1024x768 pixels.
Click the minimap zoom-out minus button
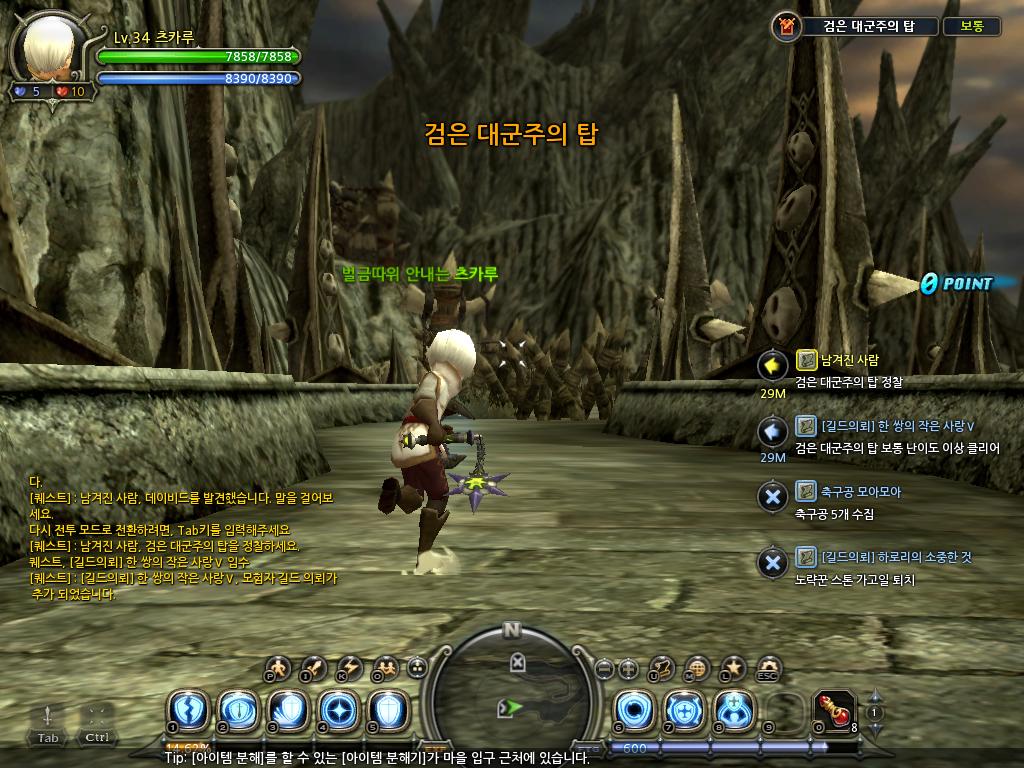click(603, 668)
